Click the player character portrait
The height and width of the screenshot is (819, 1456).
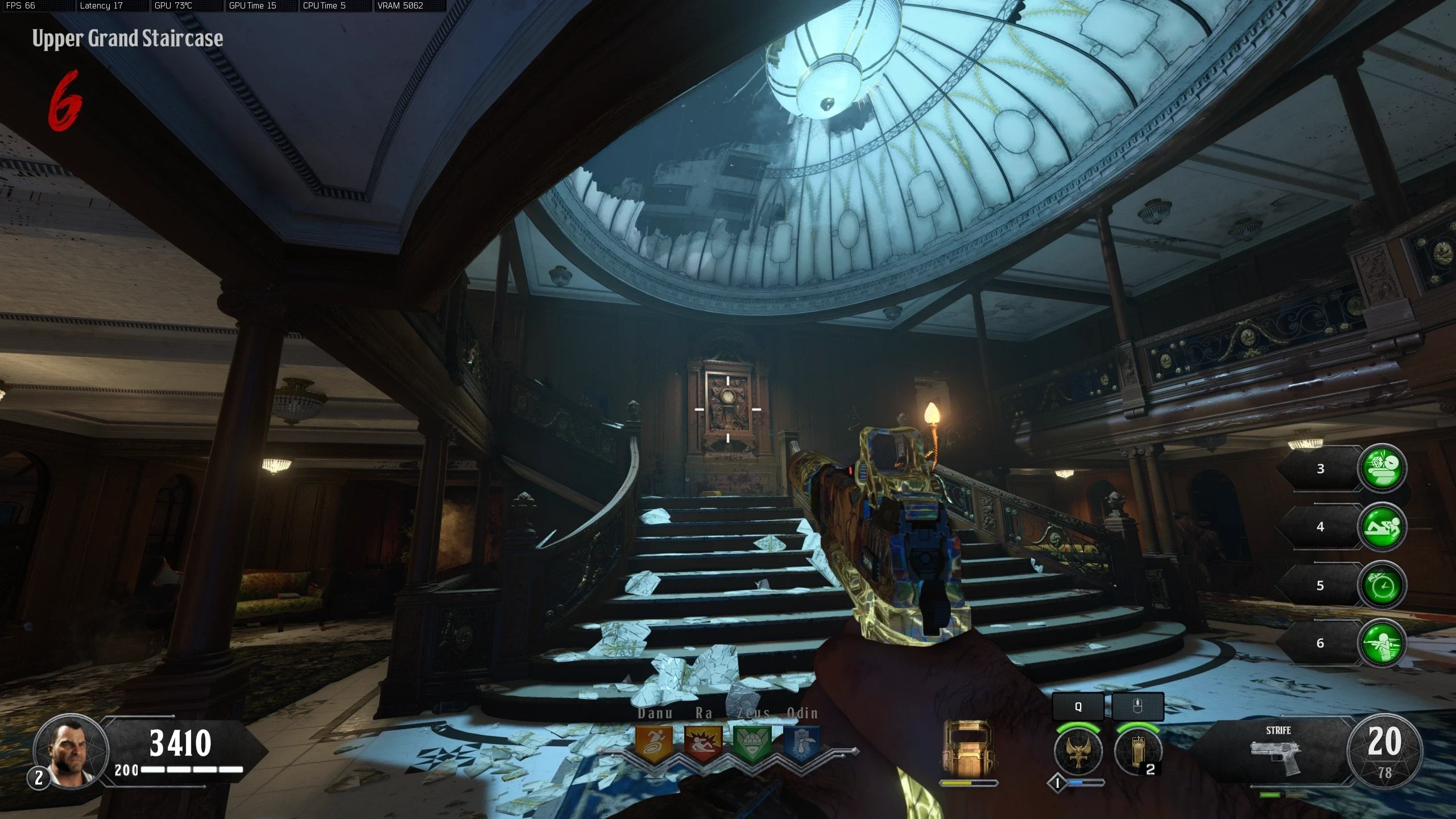pos(71,751)
